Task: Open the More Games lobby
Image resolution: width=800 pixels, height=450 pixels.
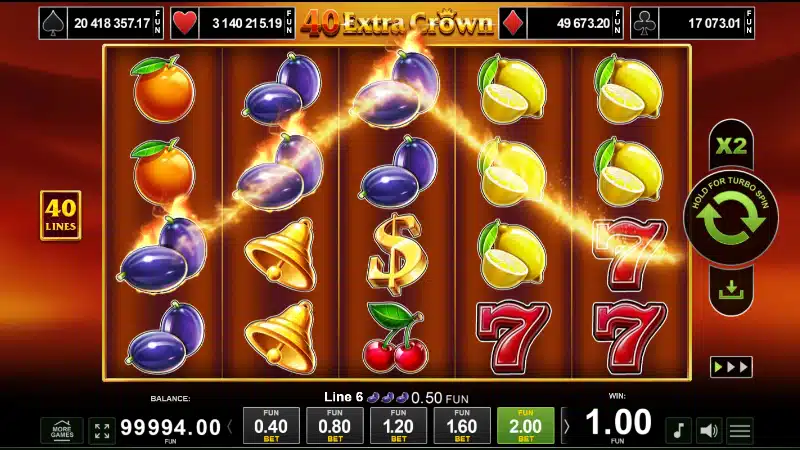Action: (61, 431)
